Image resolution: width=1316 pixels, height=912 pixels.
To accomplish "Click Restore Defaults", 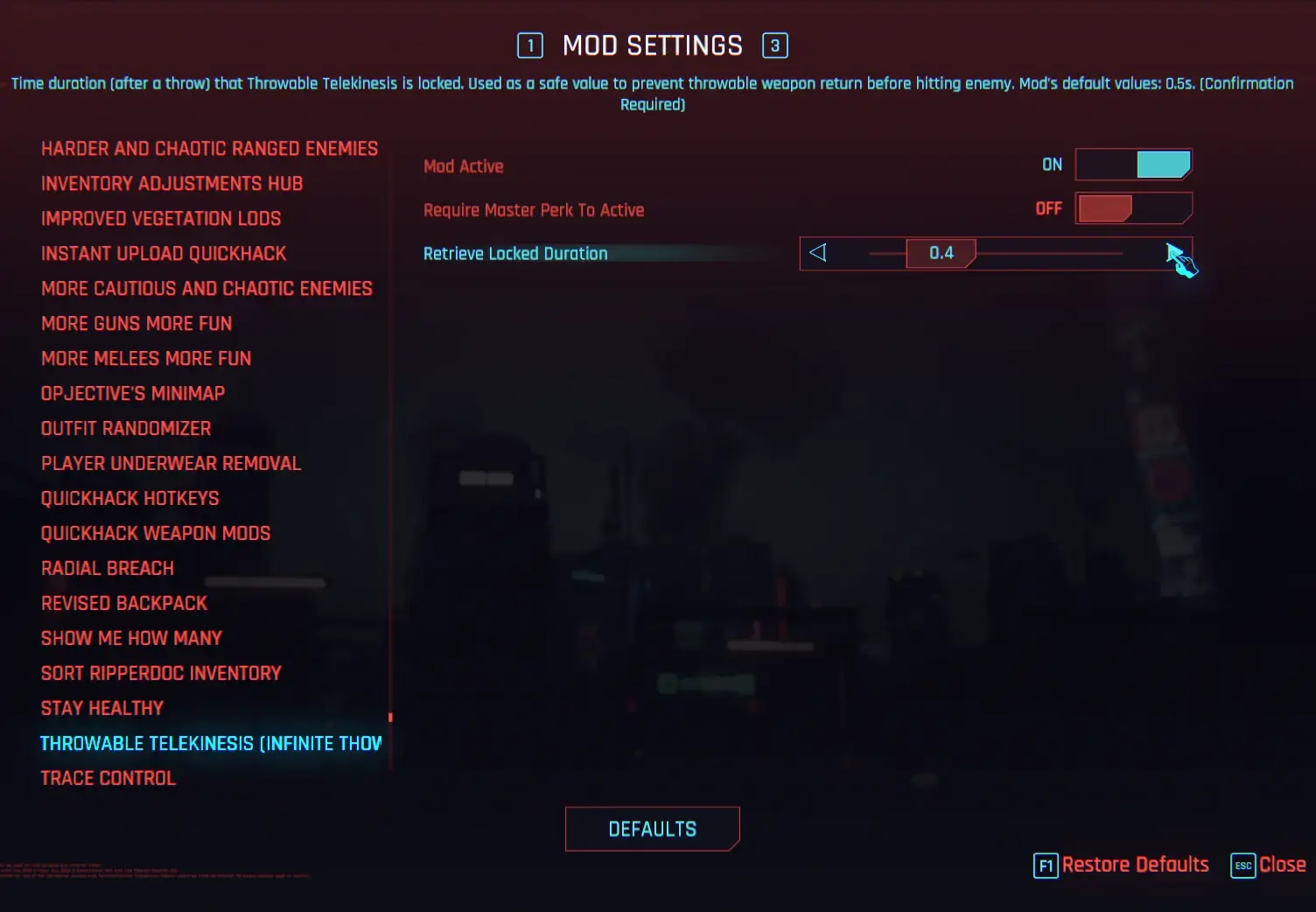I will pos(1135,865).
